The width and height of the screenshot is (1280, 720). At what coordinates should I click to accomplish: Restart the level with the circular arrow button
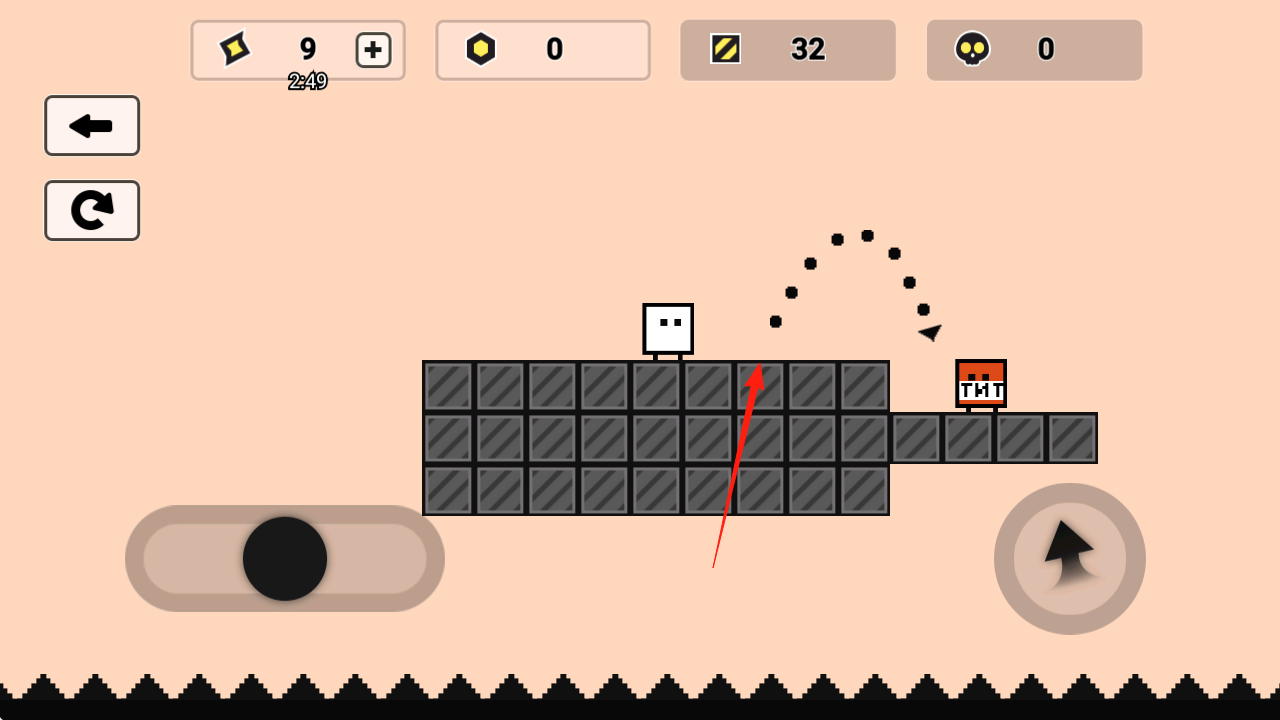point(92,210)
